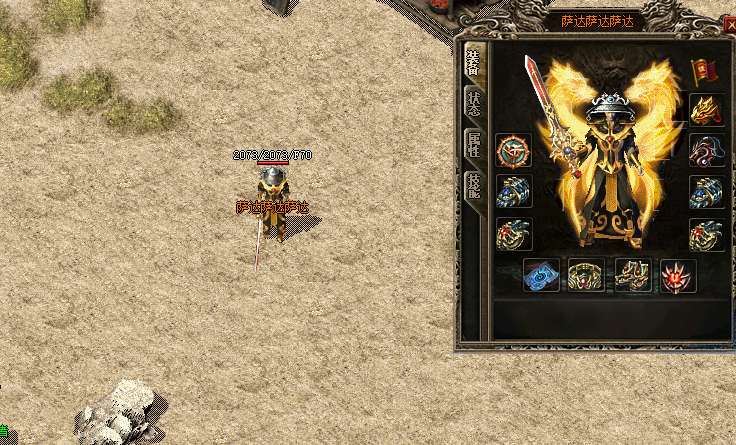Select the dark purple necklace slot
Screen dimensions: 736x445
(x=706, y=151)
